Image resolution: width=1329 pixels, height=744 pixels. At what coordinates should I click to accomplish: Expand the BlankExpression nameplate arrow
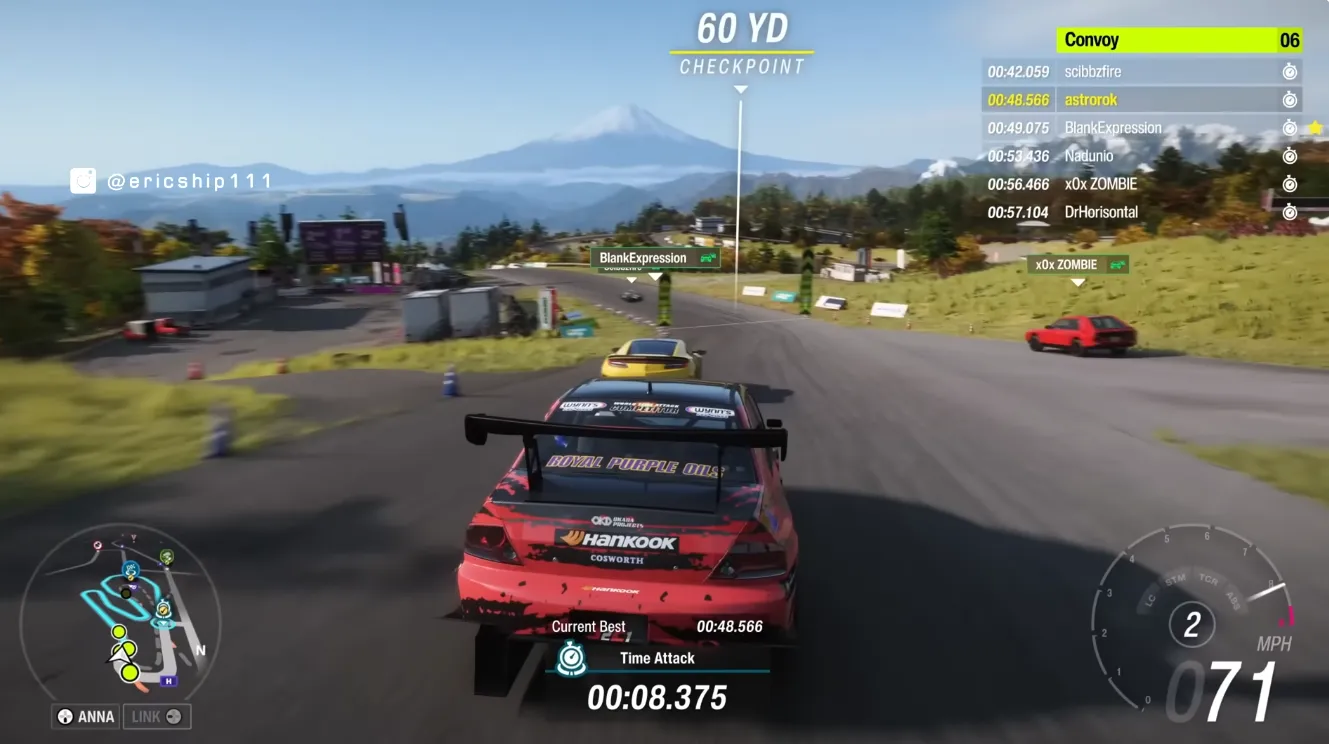tap(657, 275)
